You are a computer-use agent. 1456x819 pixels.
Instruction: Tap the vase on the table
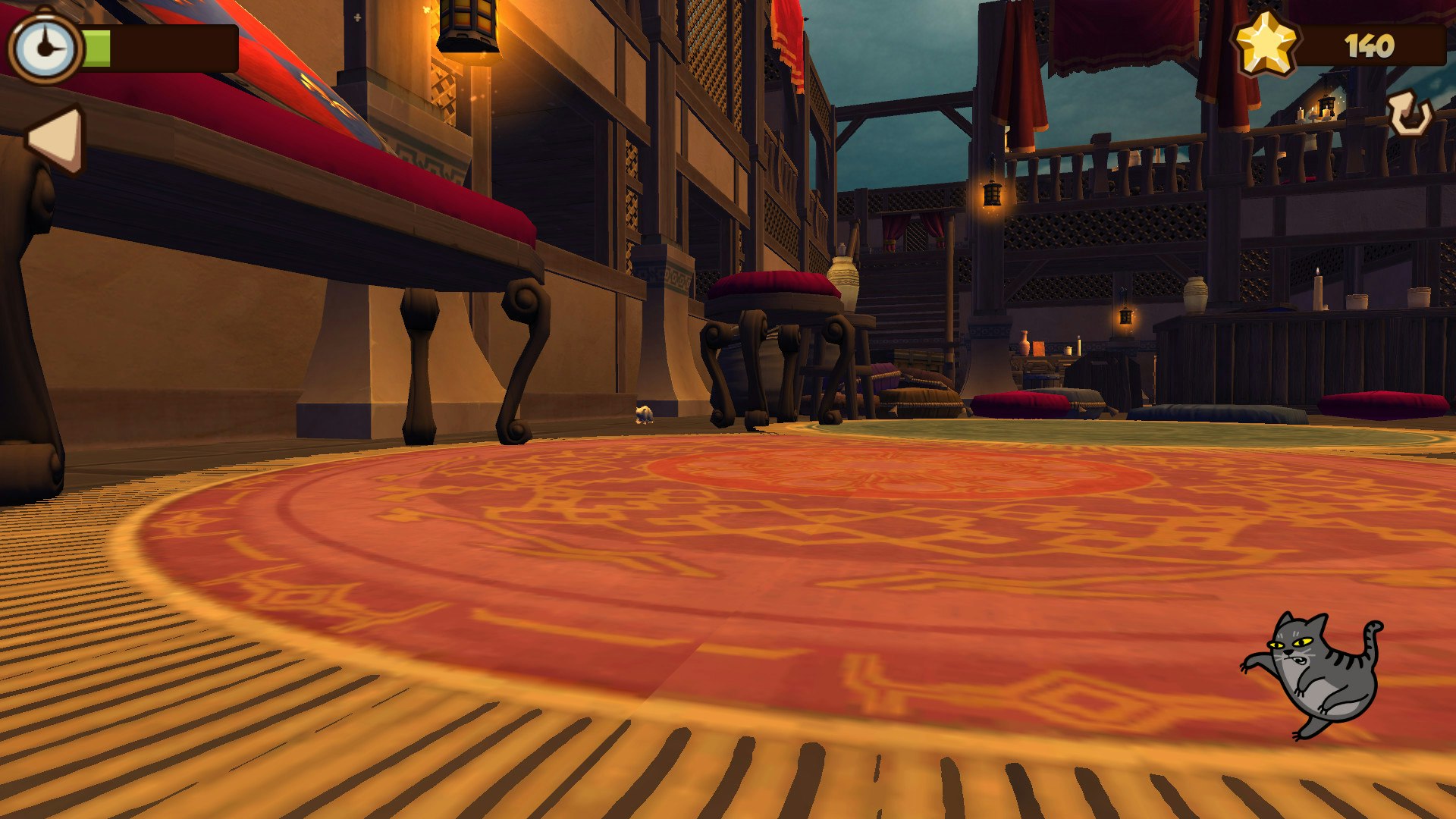843,273
